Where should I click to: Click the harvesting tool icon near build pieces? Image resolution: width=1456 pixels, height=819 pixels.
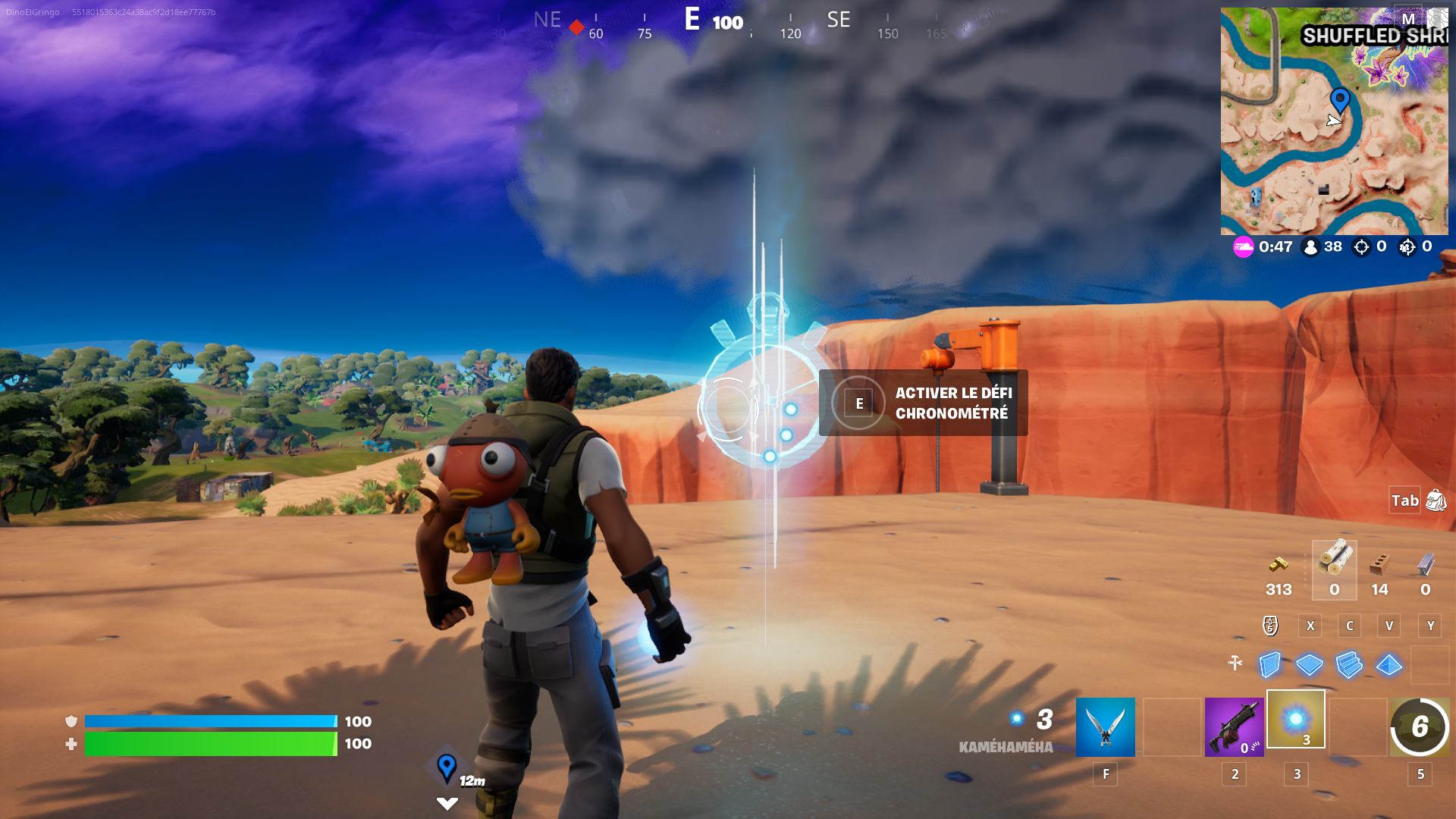pyautogui.click(x=1236, y=662)
